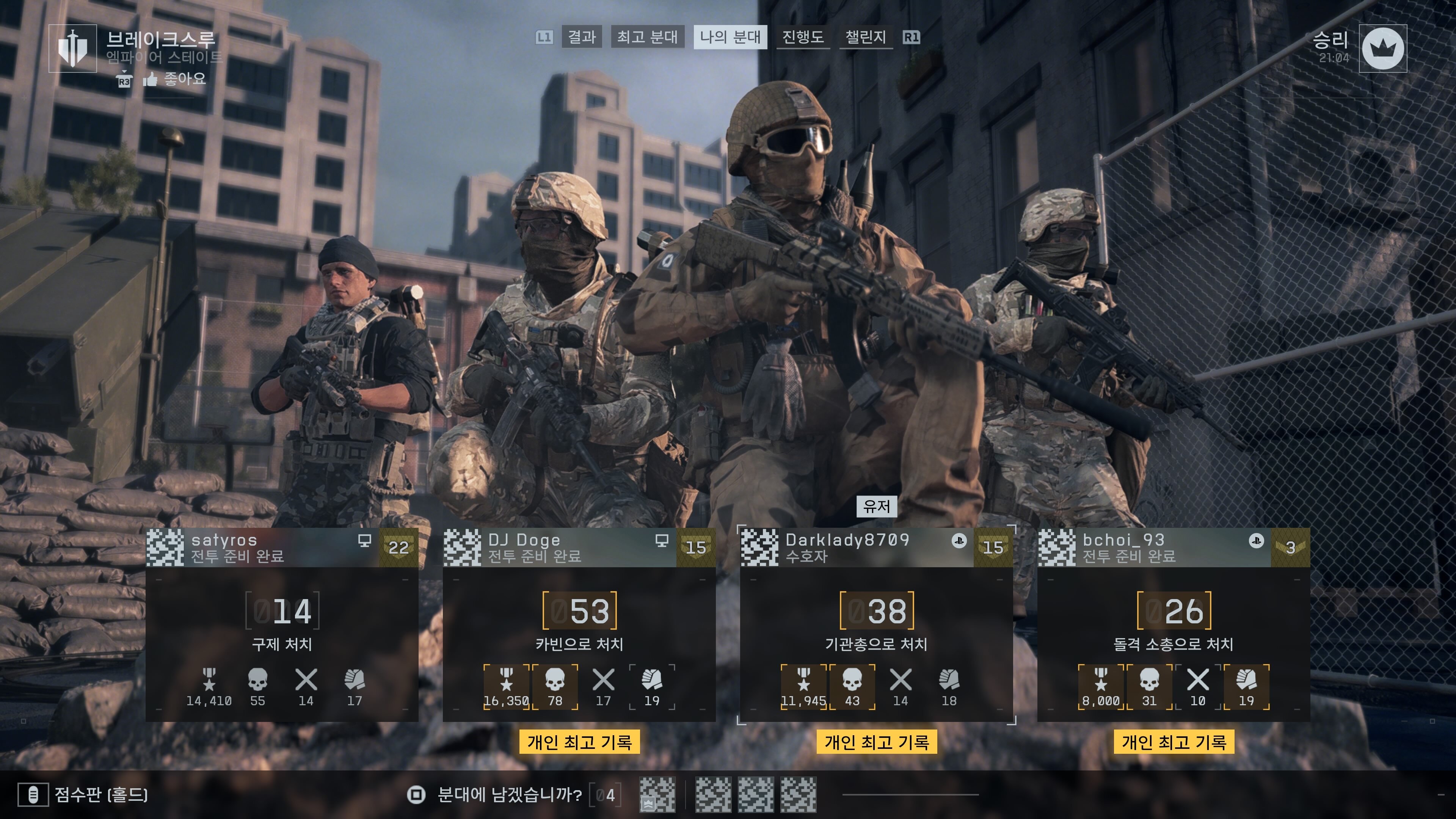The height and width of the screenshot is (819, 1456).
Task: Select Darklady8709 squad card
Action: (x=876, y=624)
